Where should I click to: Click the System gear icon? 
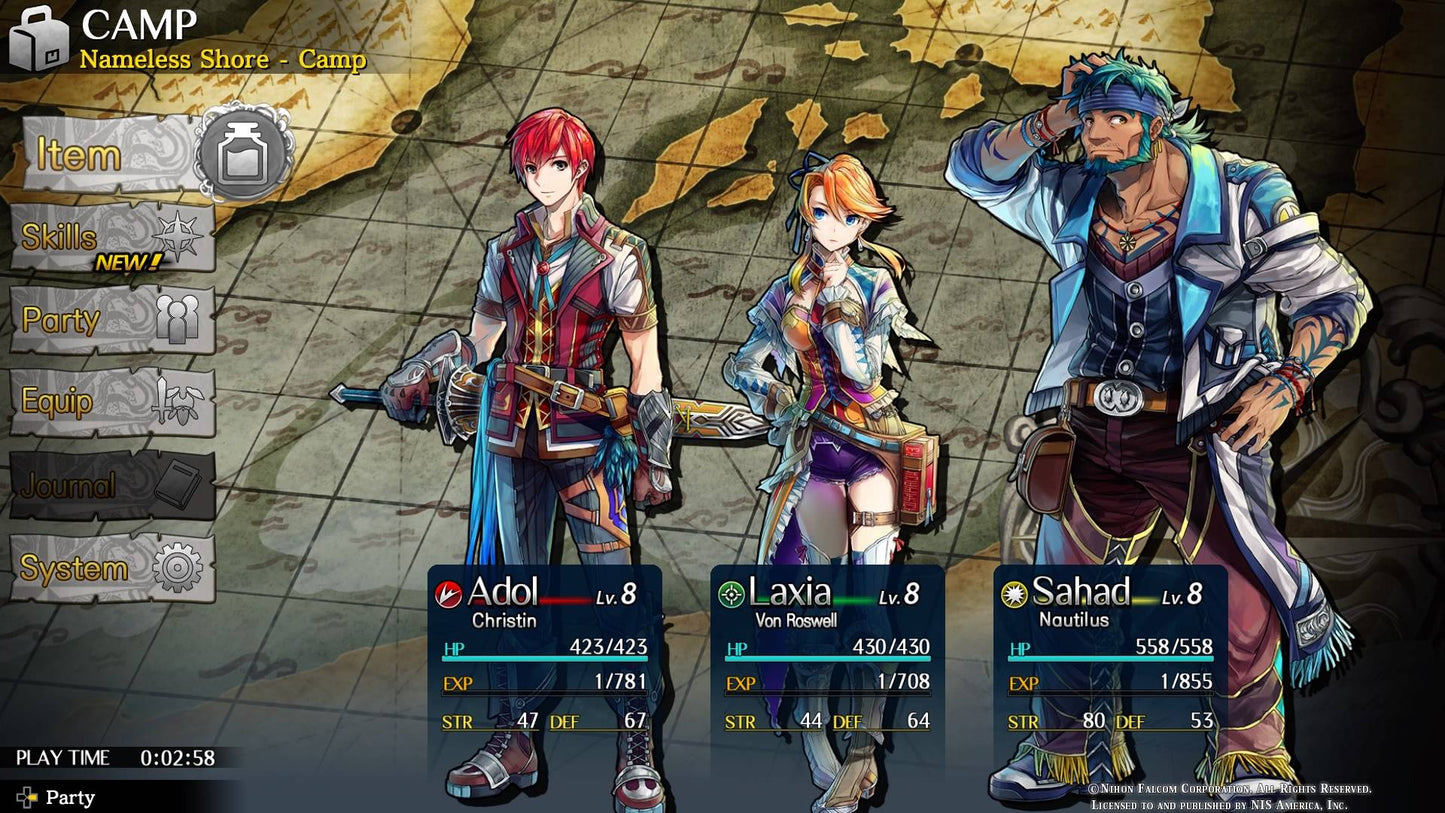[177, 567]
